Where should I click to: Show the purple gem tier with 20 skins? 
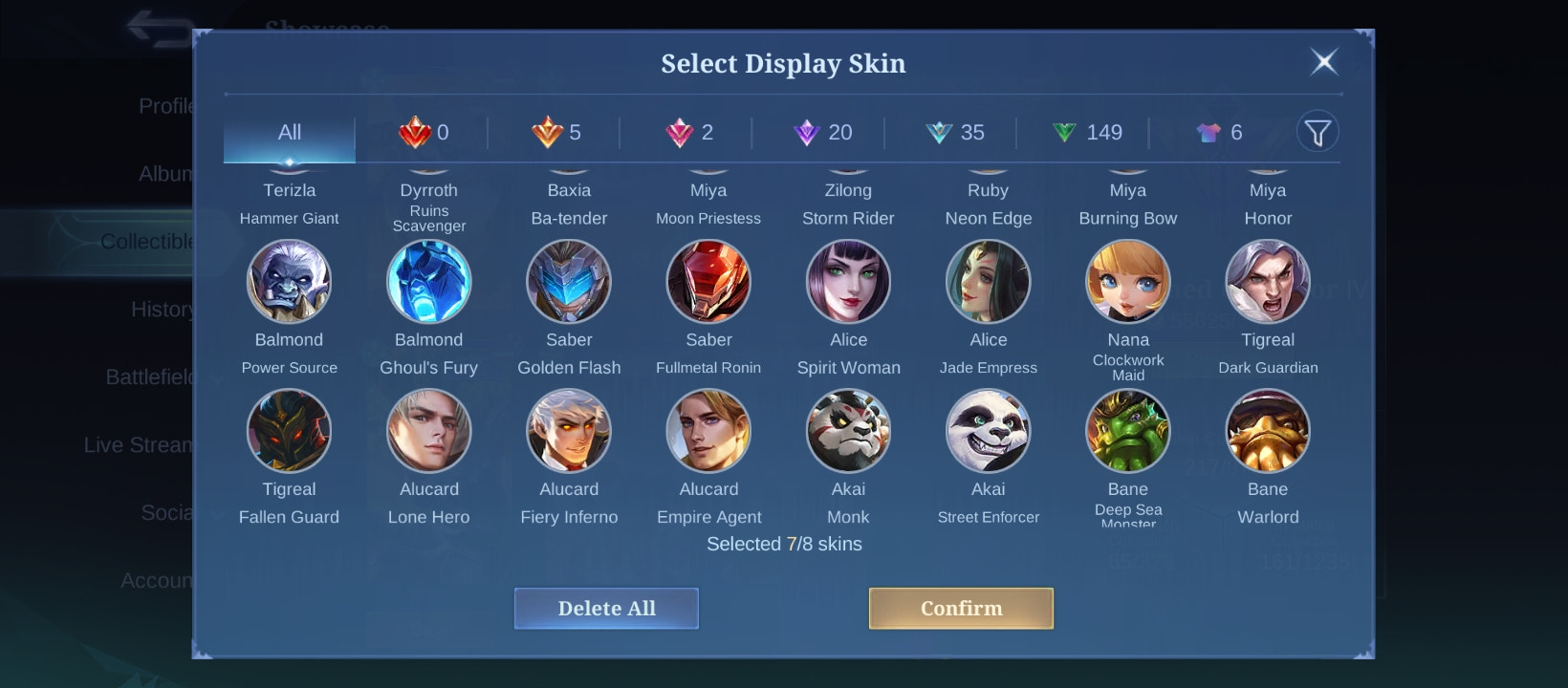(x=823, y=133)
